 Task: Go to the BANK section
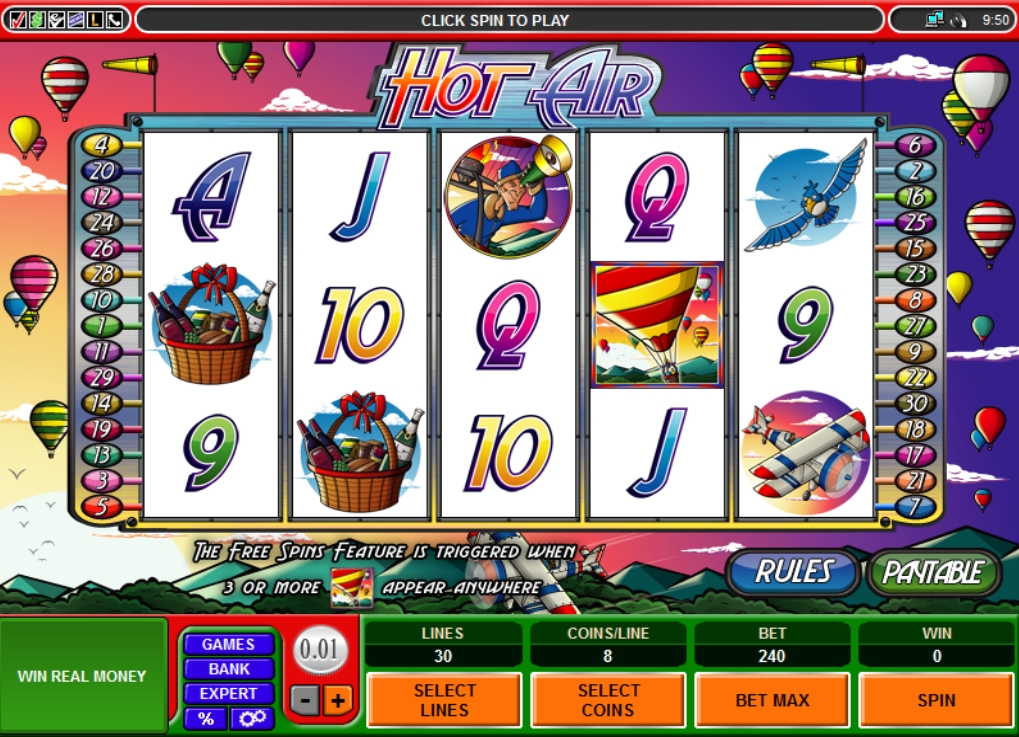pyautogui.click(x=228, y=669)
